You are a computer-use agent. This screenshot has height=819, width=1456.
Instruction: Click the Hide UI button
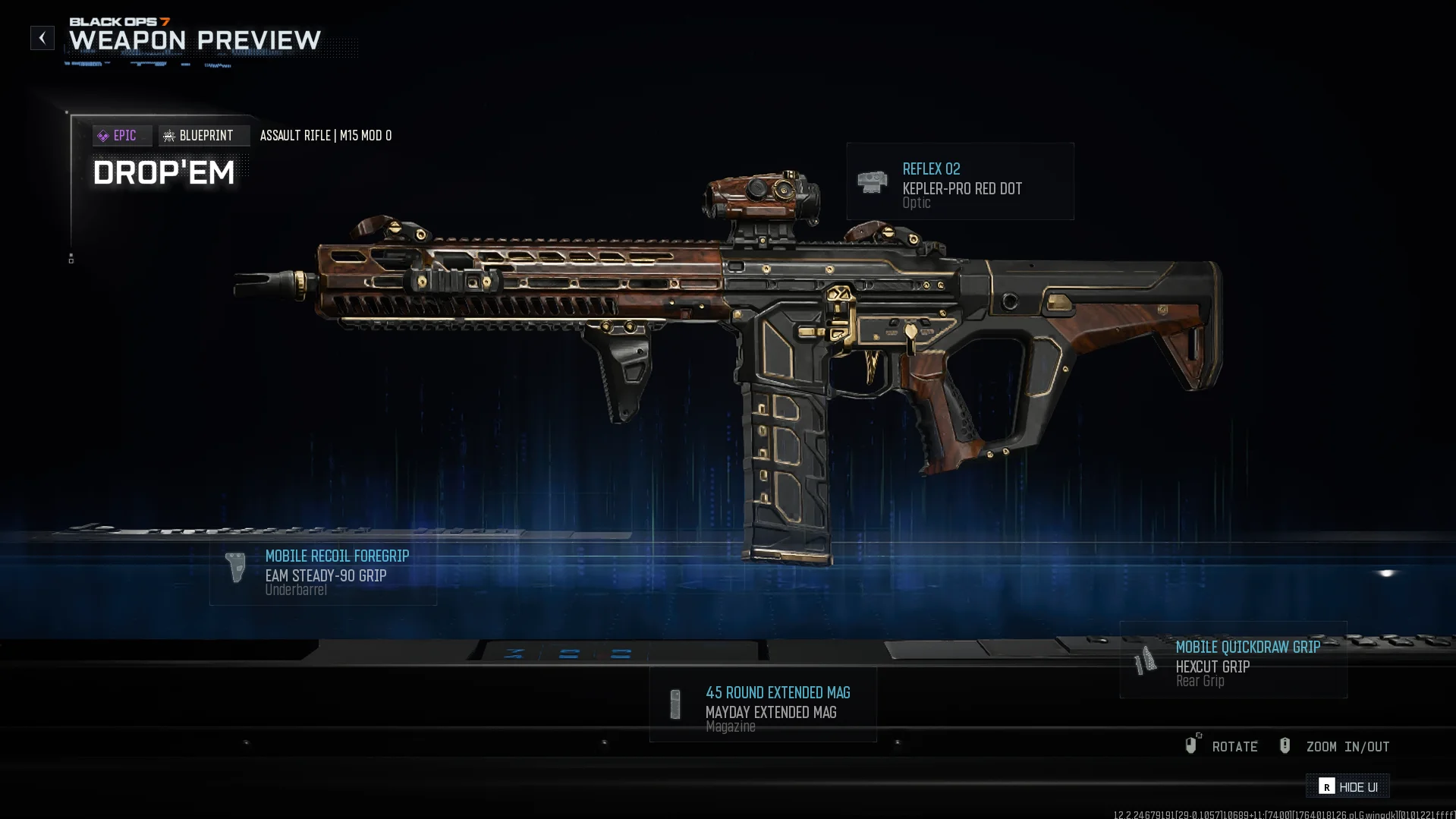click(1348, 786)
